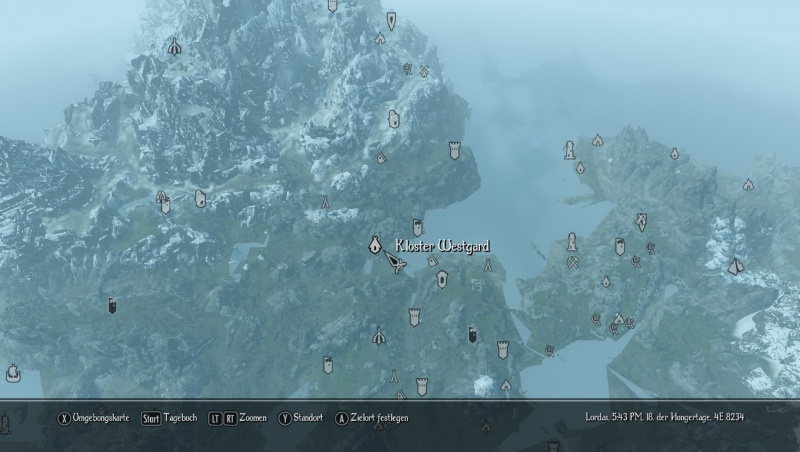800x452 pixels.
Task: Select the Kloster Westgard map marker
Action: coord(375,244)
